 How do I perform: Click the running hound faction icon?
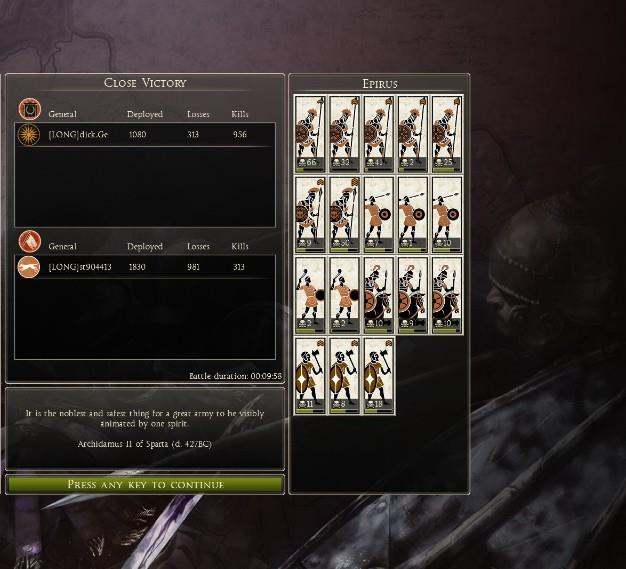click(x=30, y=267)
